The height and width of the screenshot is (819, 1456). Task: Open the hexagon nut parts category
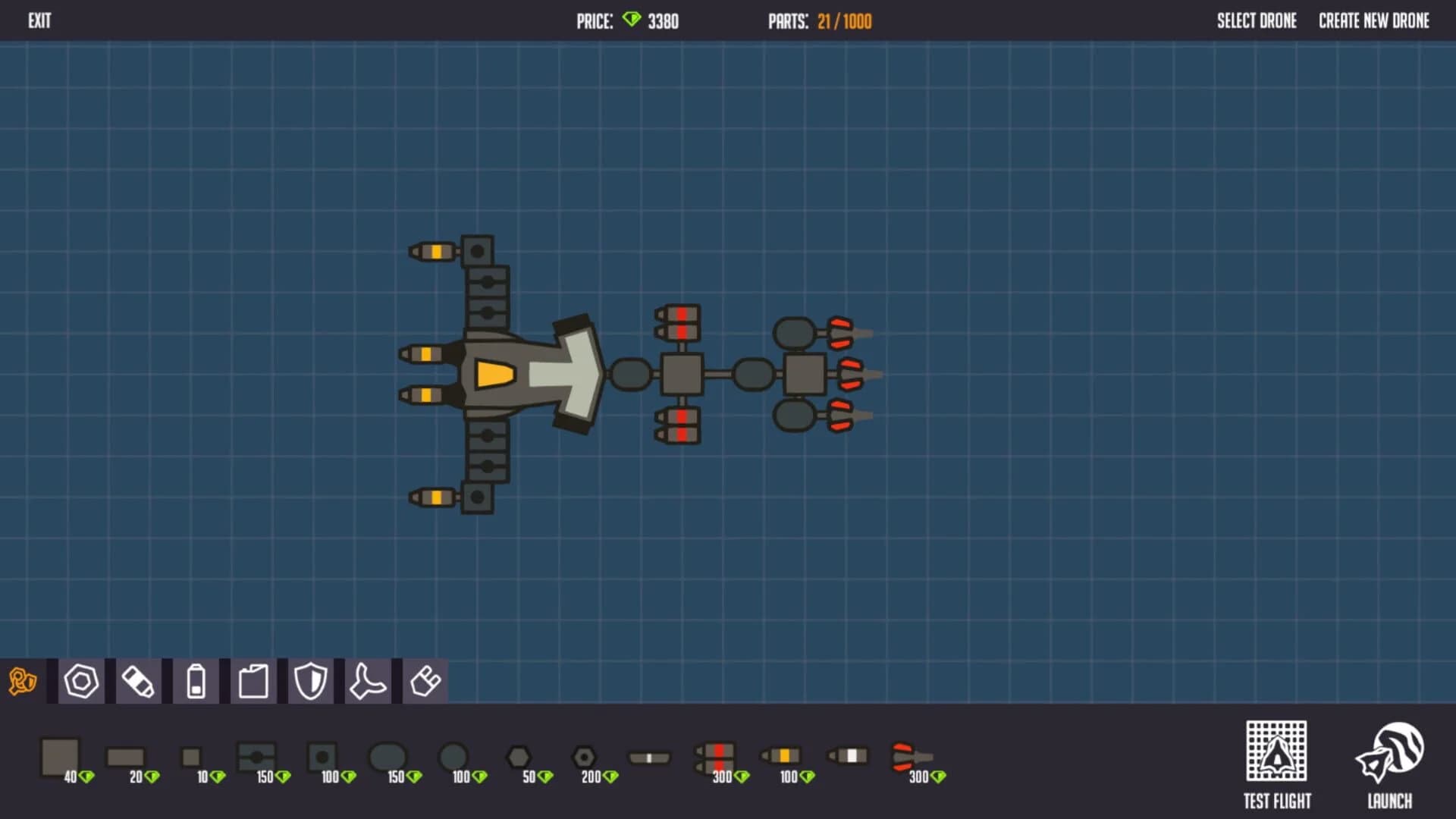[80, 681]
